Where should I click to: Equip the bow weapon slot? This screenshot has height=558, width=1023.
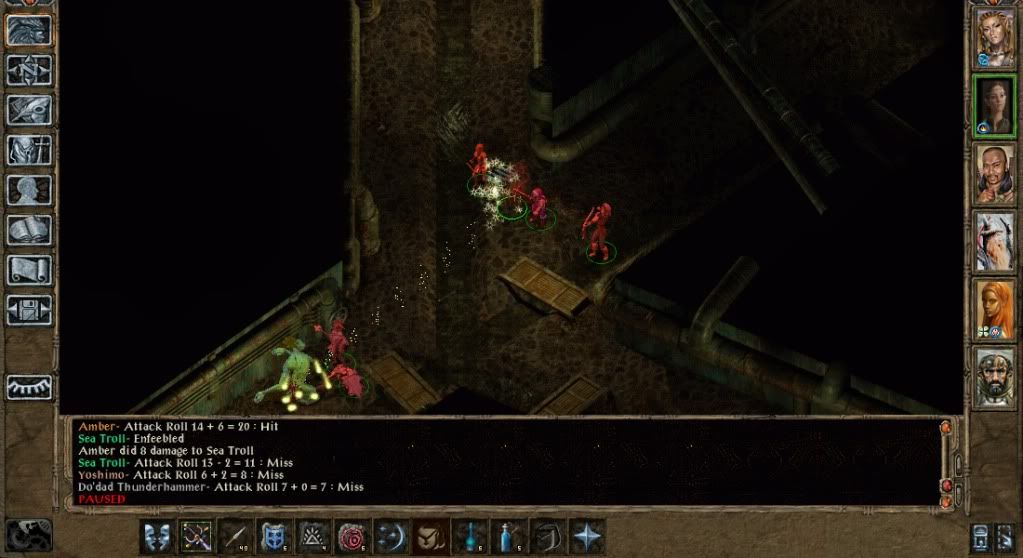pos(196,536)
